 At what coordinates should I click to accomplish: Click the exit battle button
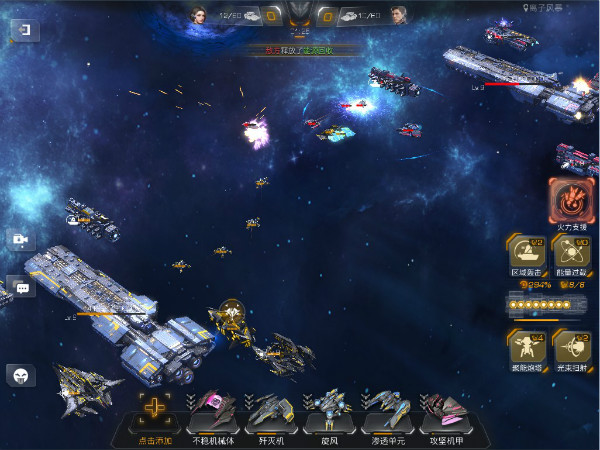[23, 30]
